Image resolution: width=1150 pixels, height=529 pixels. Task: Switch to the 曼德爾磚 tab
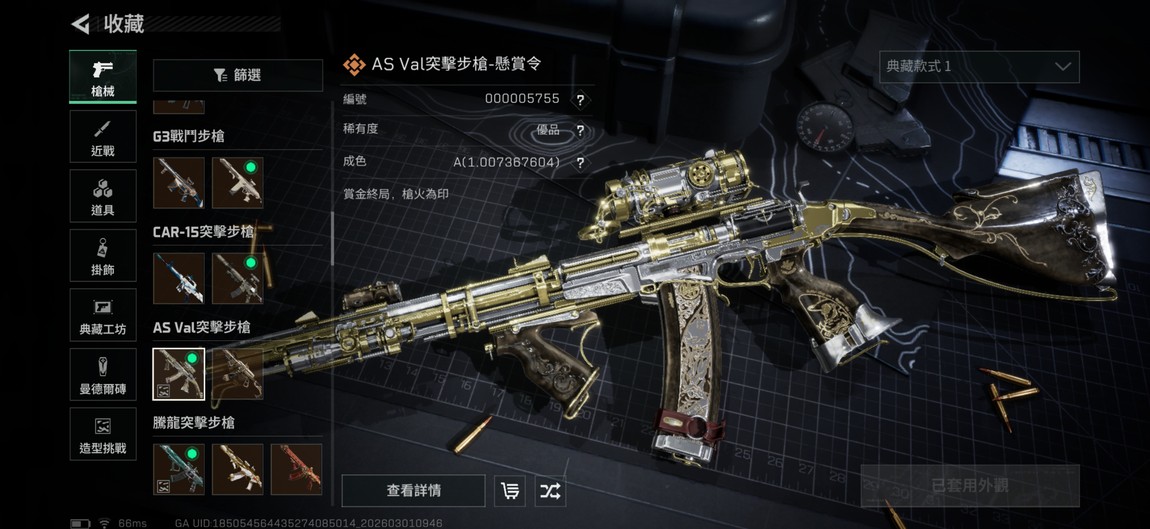tap(103, 375)
